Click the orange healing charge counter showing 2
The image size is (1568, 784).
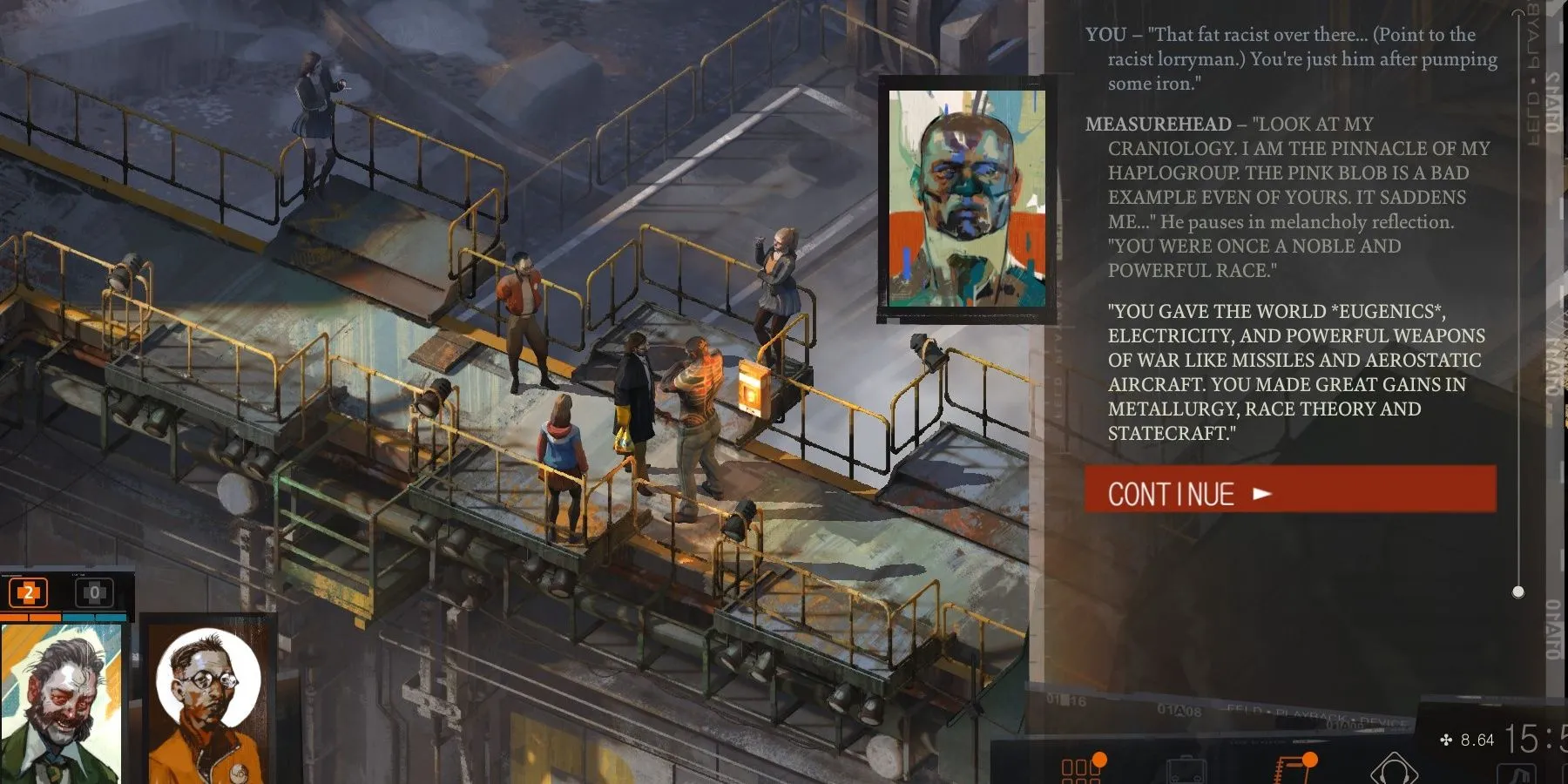(28, 592)
